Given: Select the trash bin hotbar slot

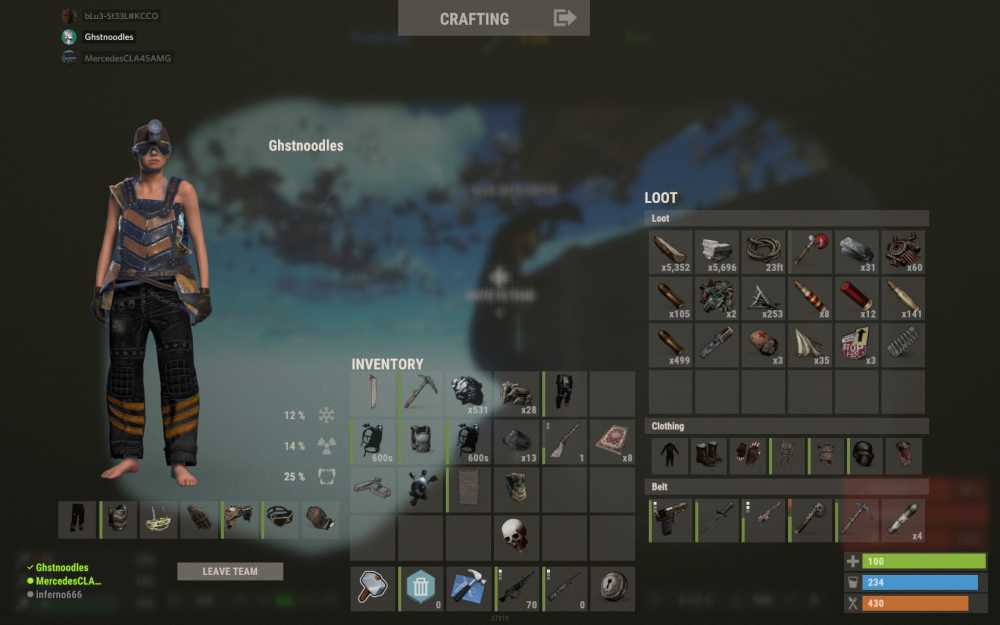Looking at the screenshot, I should coord(421,588).
